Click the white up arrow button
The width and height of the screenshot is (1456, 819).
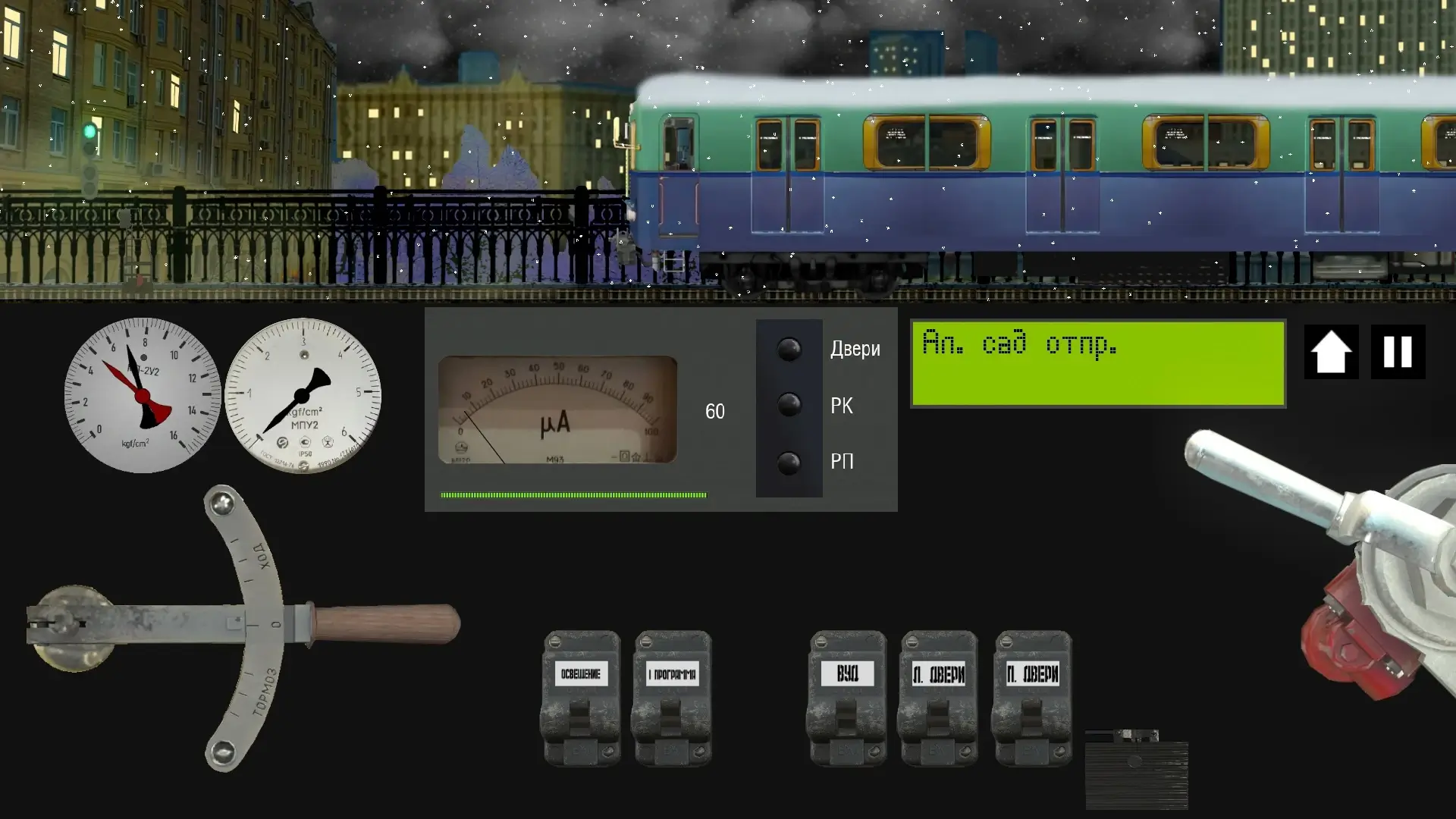point(1331,352)
